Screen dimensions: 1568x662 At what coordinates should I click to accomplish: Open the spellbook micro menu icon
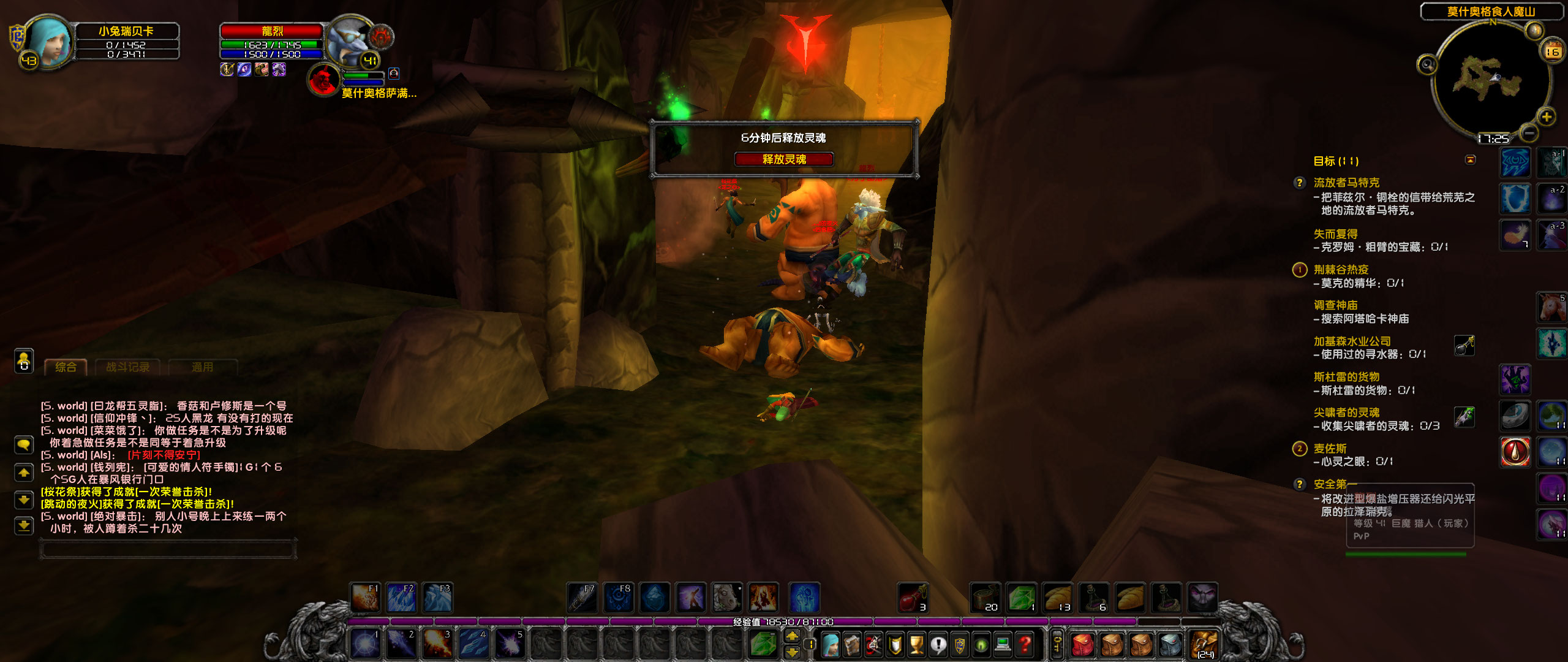pyautogui.click(x=851, y=644)
